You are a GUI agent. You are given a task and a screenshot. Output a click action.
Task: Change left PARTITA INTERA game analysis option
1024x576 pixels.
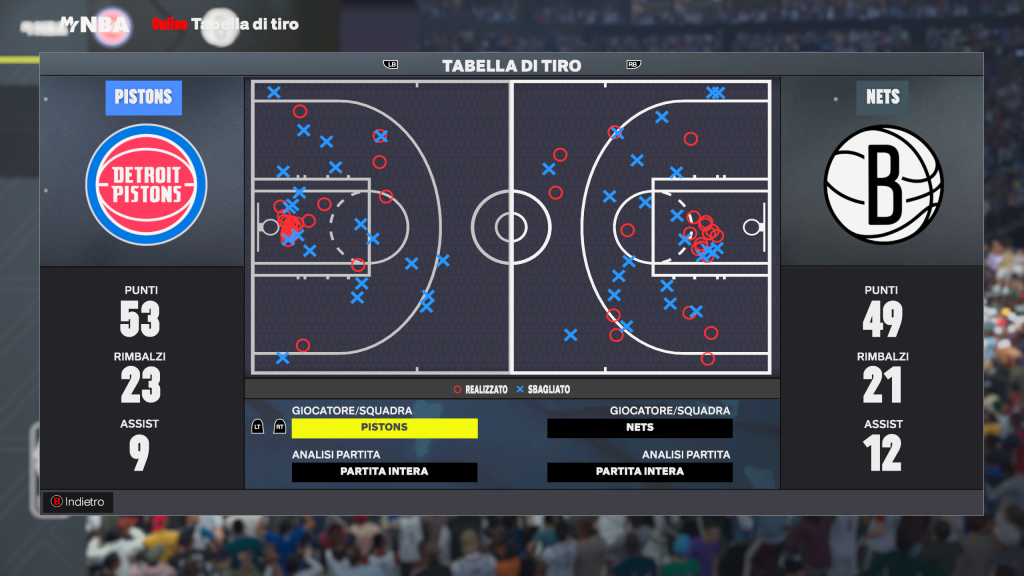tap(385, 472)
